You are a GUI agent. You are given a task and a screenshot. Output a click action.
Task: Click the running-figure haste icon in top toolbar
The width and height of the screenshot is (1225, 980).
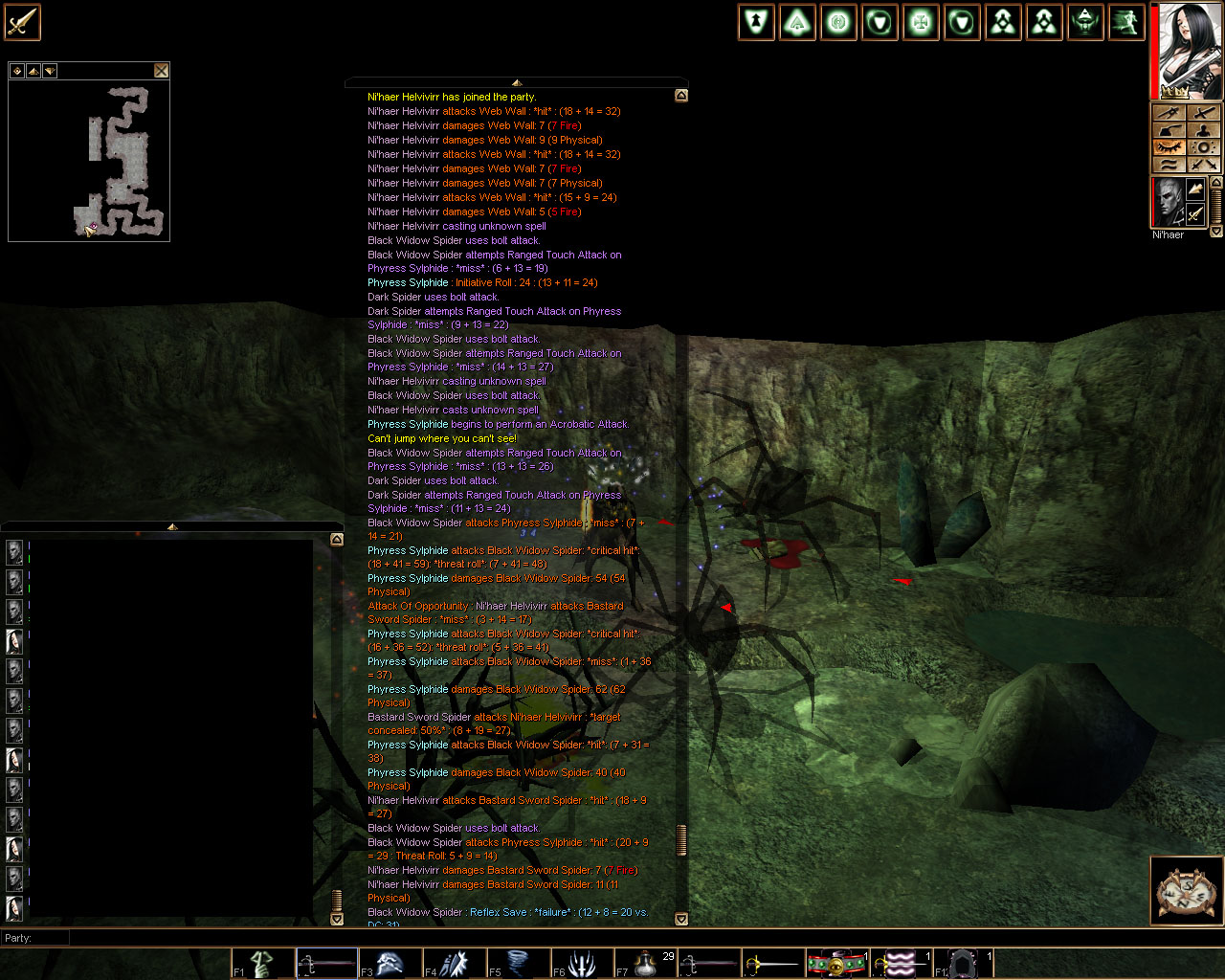pos(1126,22)
